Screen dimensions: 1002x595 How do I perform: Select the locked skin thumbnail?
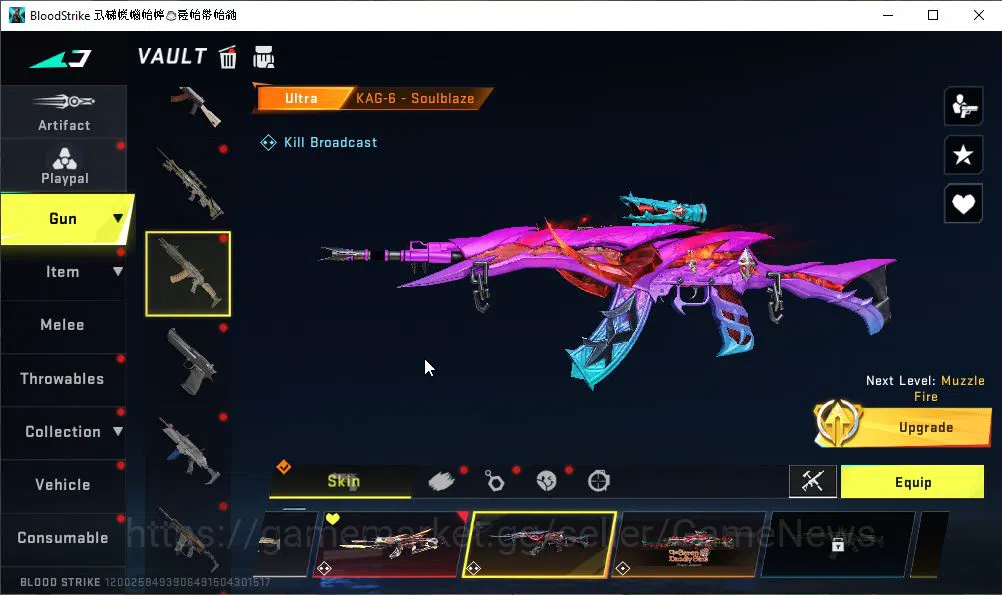coord(838,545)
